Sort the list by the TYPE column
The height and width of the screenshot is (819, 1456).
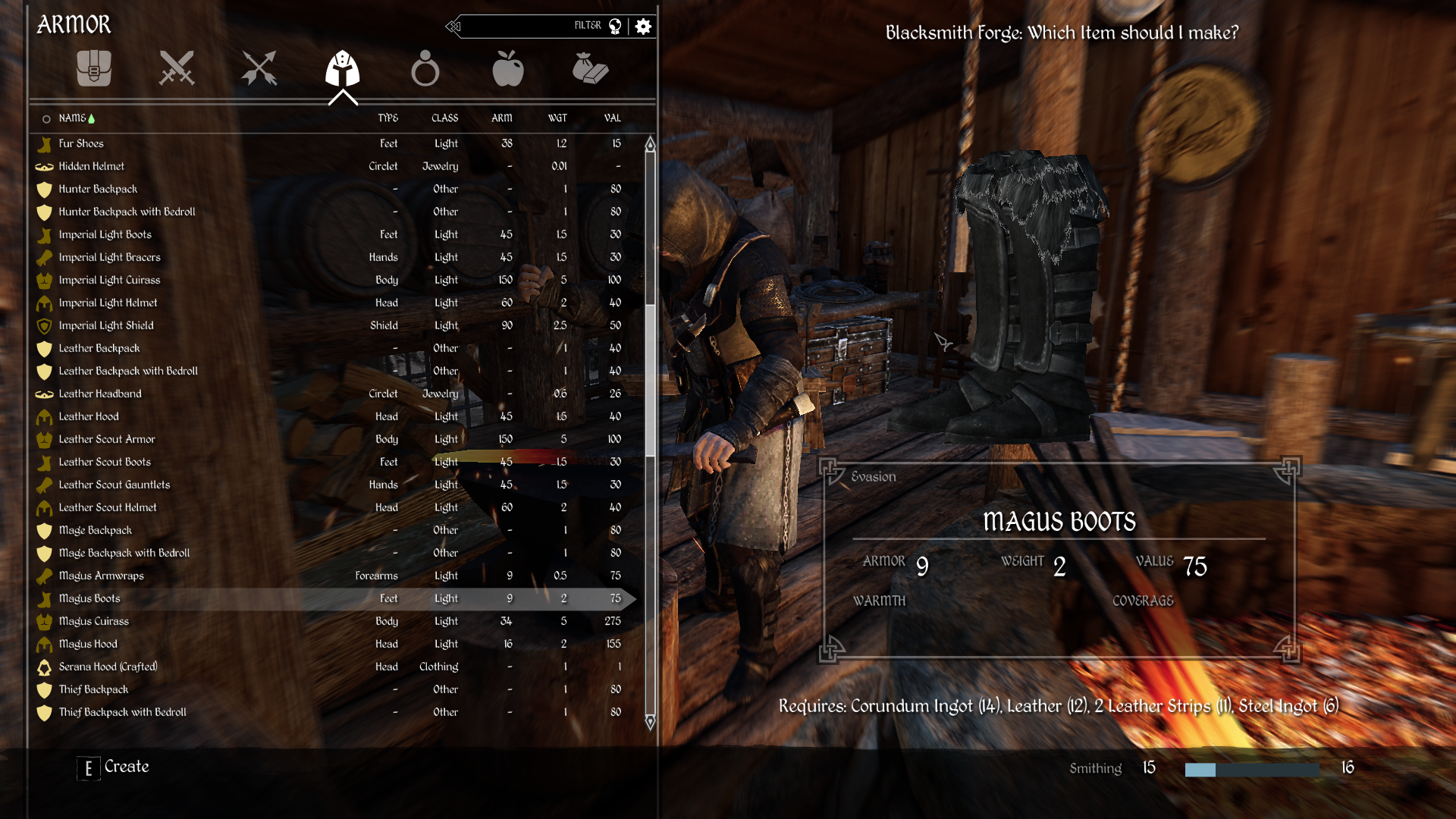tap(388, 118)
